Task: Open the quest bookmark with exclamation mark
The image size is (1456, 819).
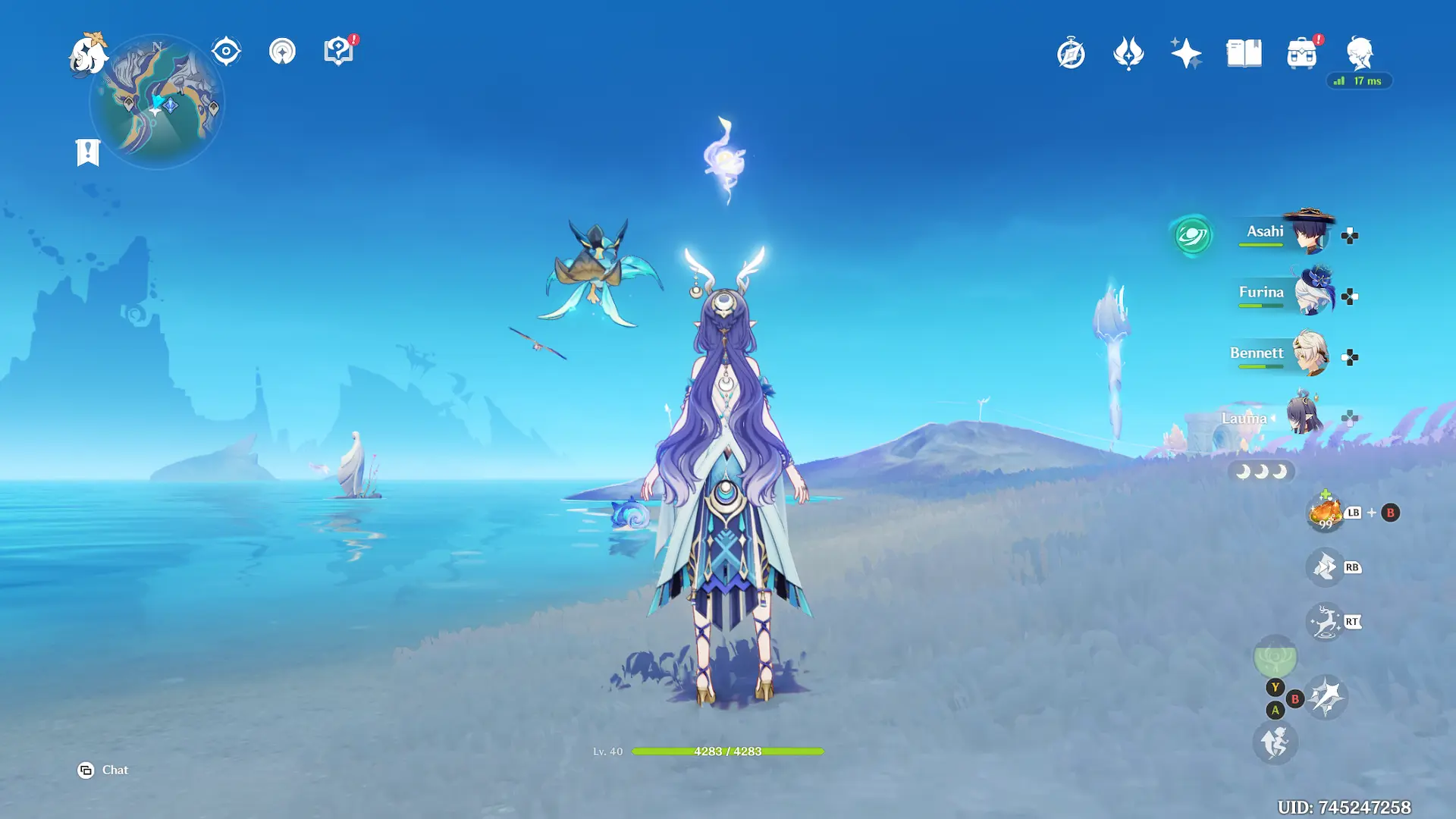Action: [x=88, y=152]
